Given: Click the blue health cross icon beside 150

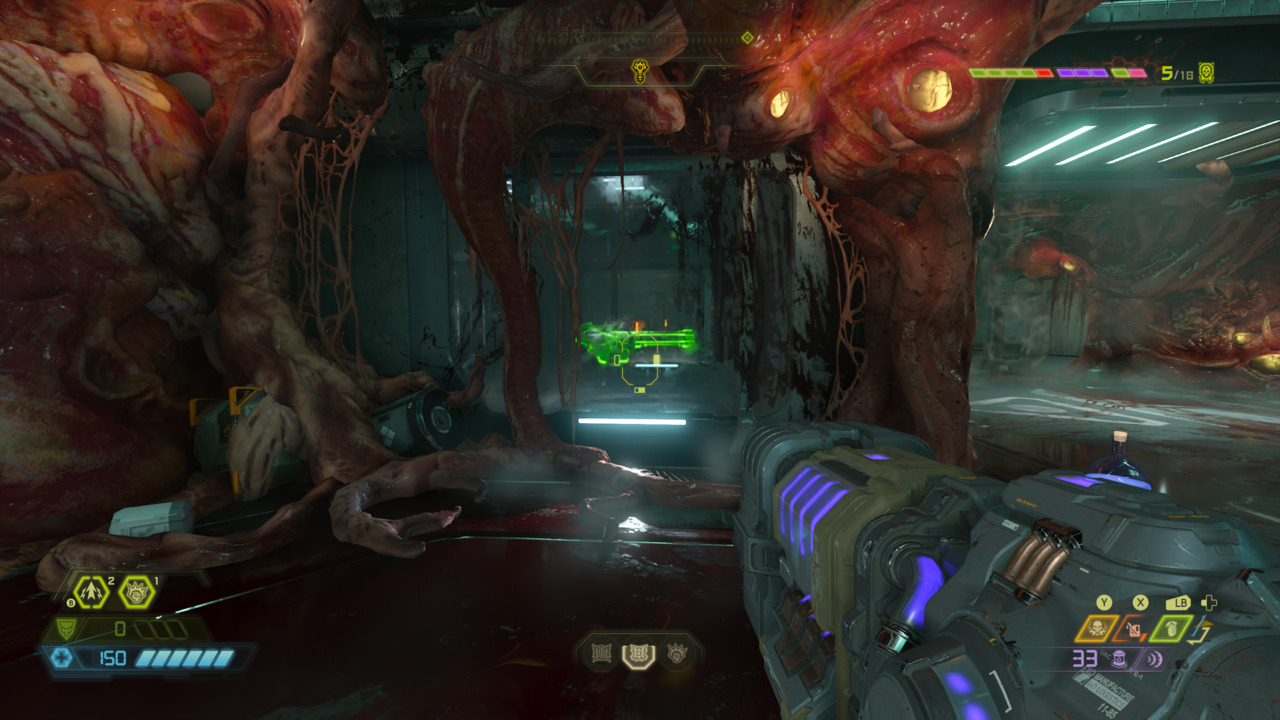Looking at the screenshot, I should (x=62, y=656).
